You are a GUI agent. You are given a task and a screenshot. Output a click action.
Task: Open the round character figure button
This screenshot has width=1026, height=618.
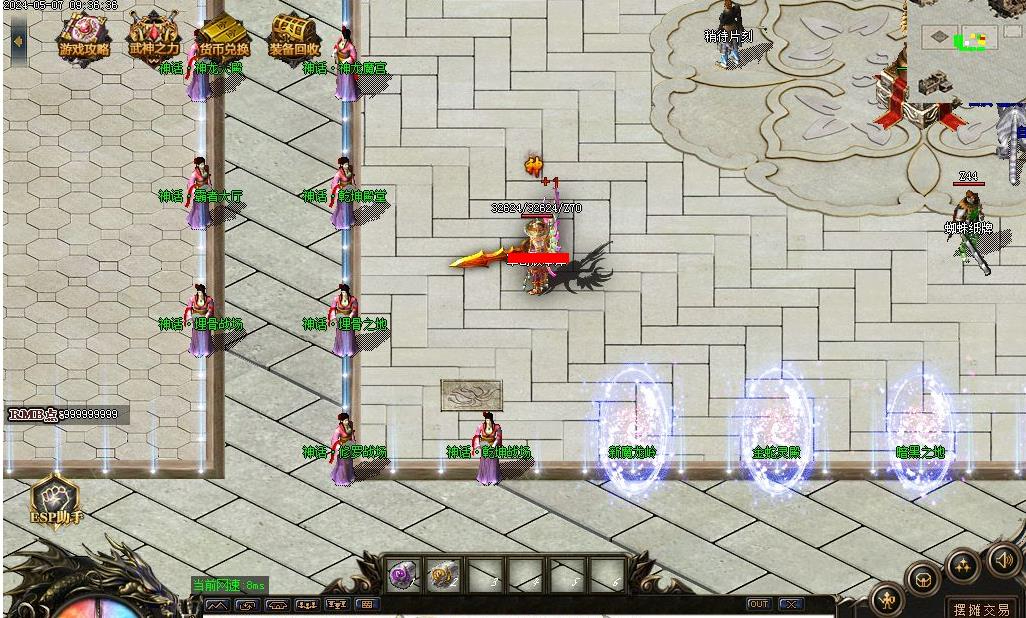tap(887, 600)
